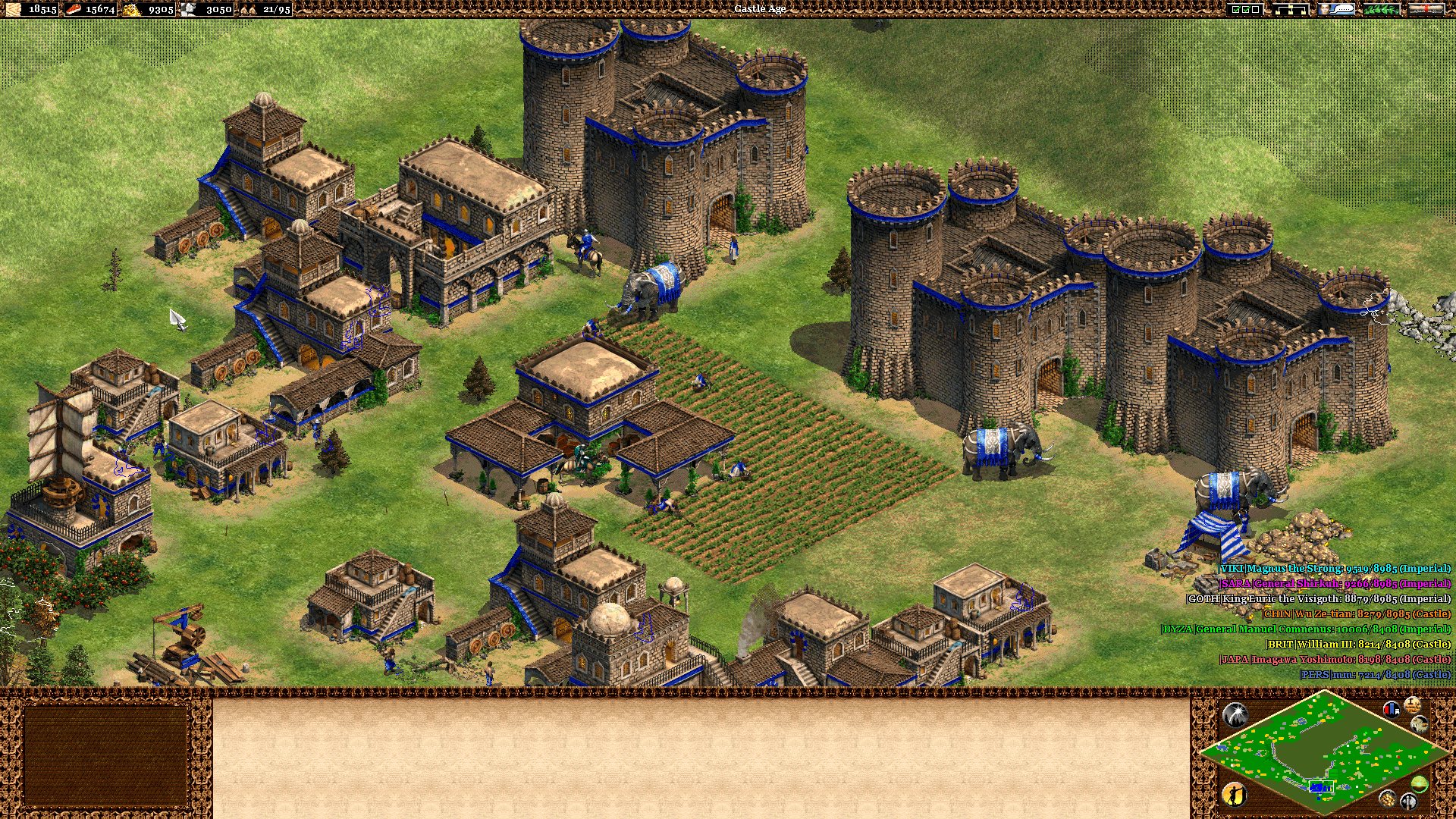This screenshot has height=819, width=1456.
Task: Toggle the advanced commands scroll icon
Action: tap(1412, 705)
